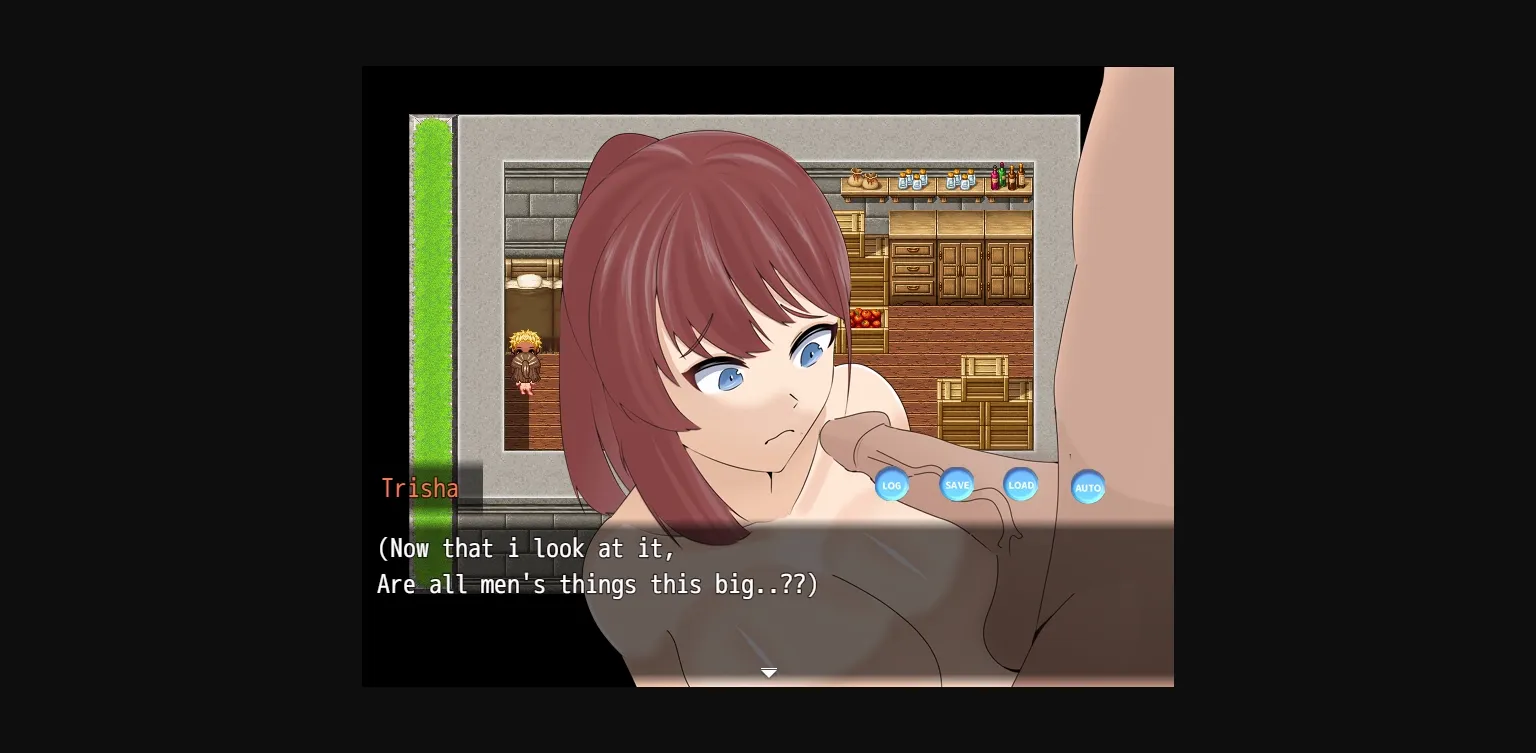Enable auto-advance for dialogue
Screen dimensions: 1536x753
[x=1088, y=487]
